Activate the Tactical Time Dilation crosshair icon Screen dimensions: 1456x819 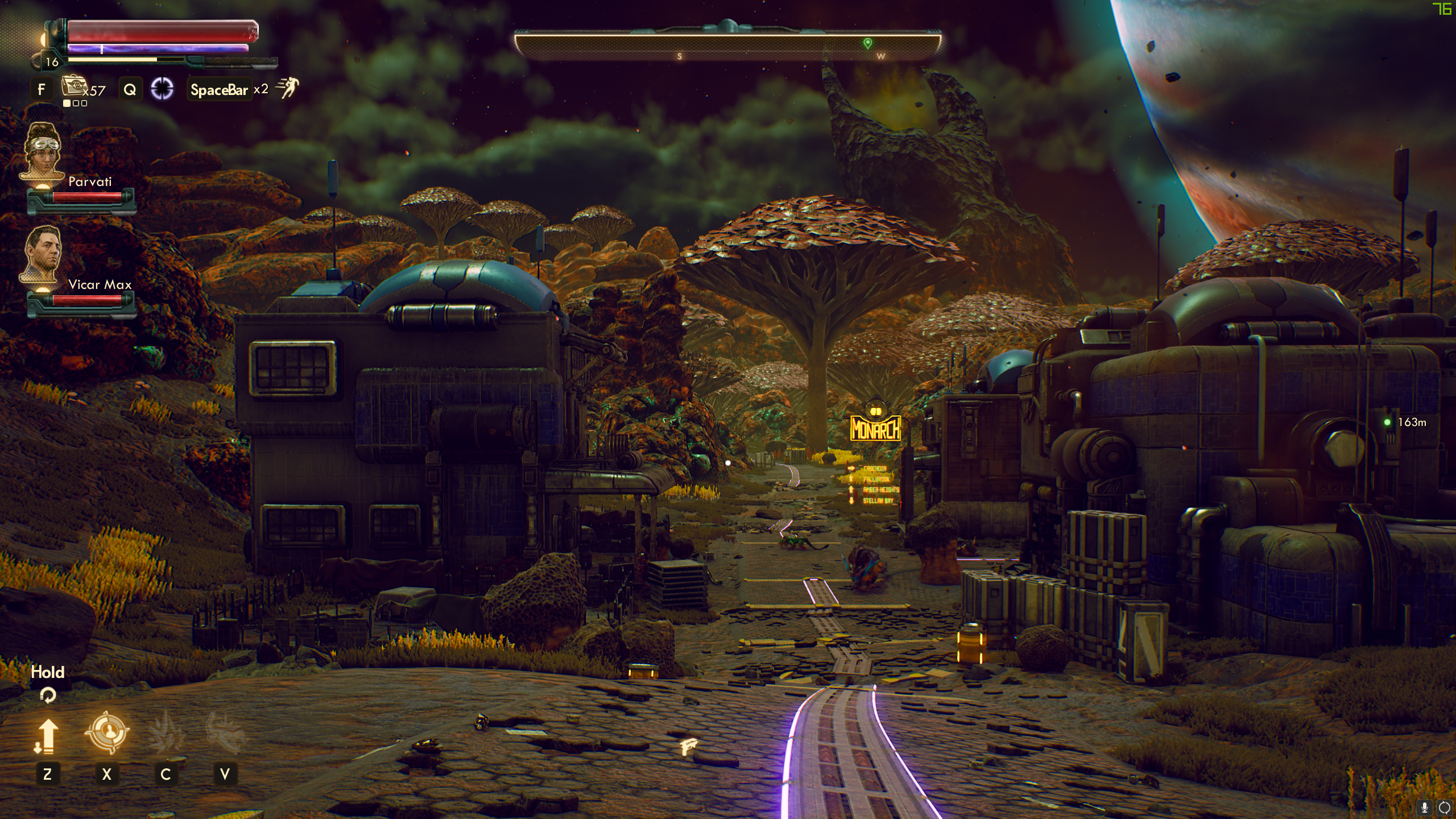pos(162,89)
